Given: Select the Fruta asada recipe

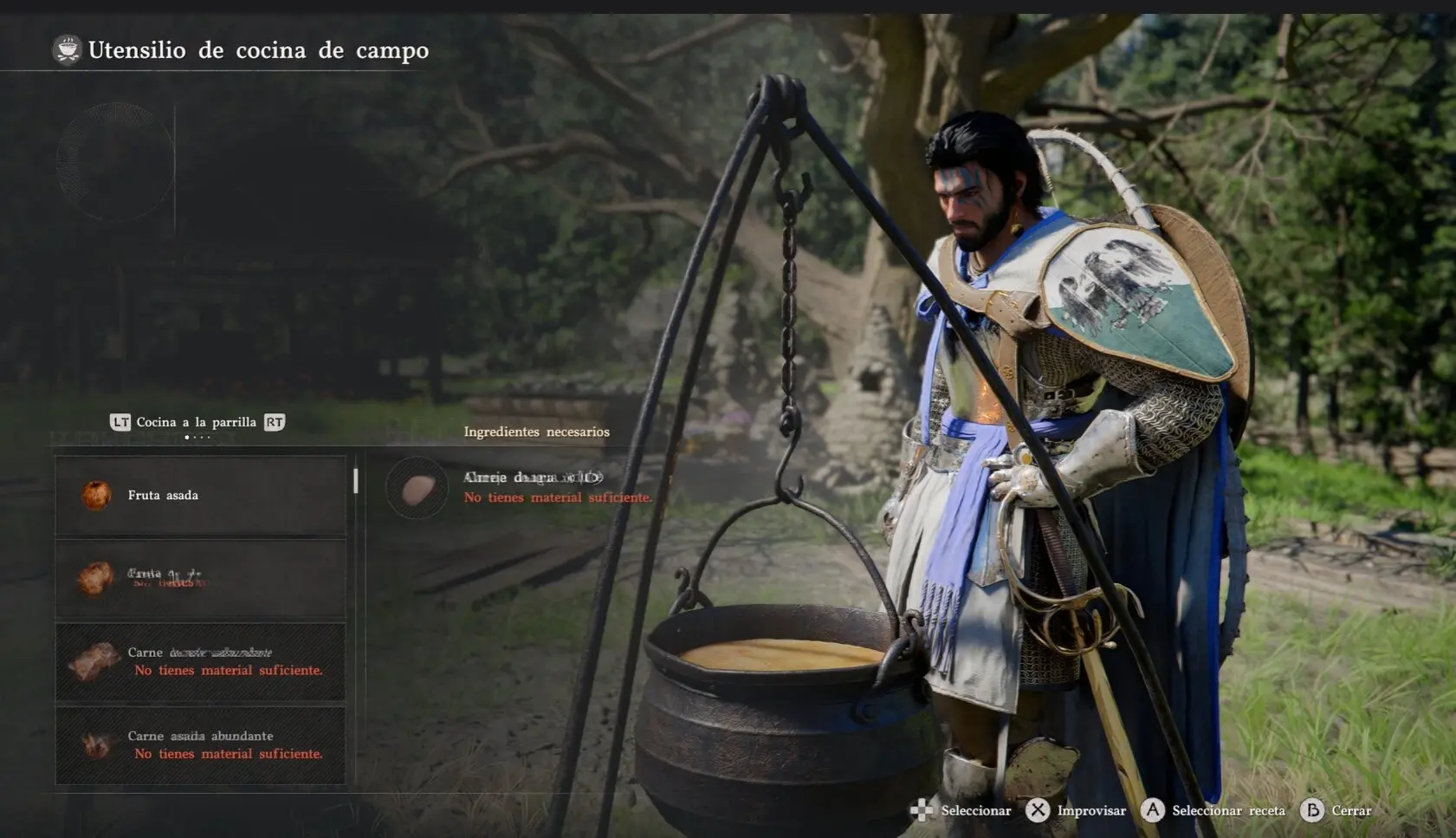Looking at the screenshot, I should (x=200, y=496).
